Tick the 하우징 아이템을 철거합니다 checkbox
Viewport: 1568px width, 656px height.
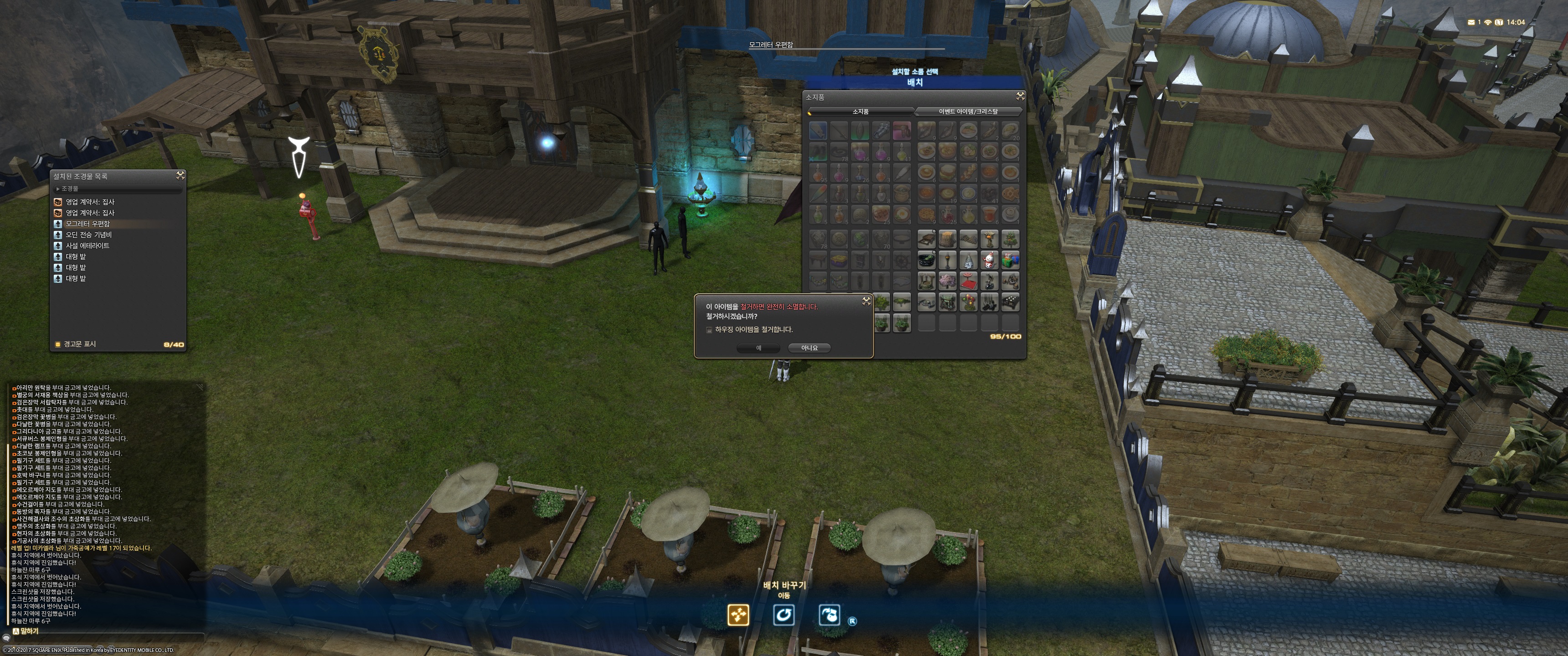pos(709,330)
